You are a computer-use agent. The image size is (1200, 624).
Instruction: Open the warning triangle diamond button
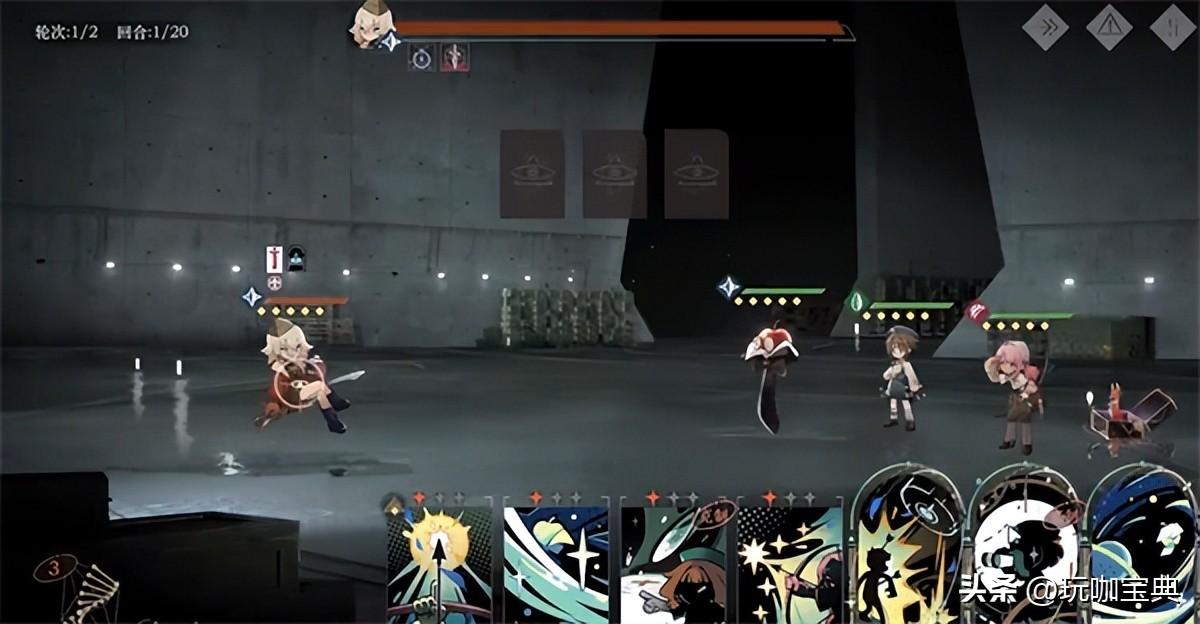tap(1109, 27)
